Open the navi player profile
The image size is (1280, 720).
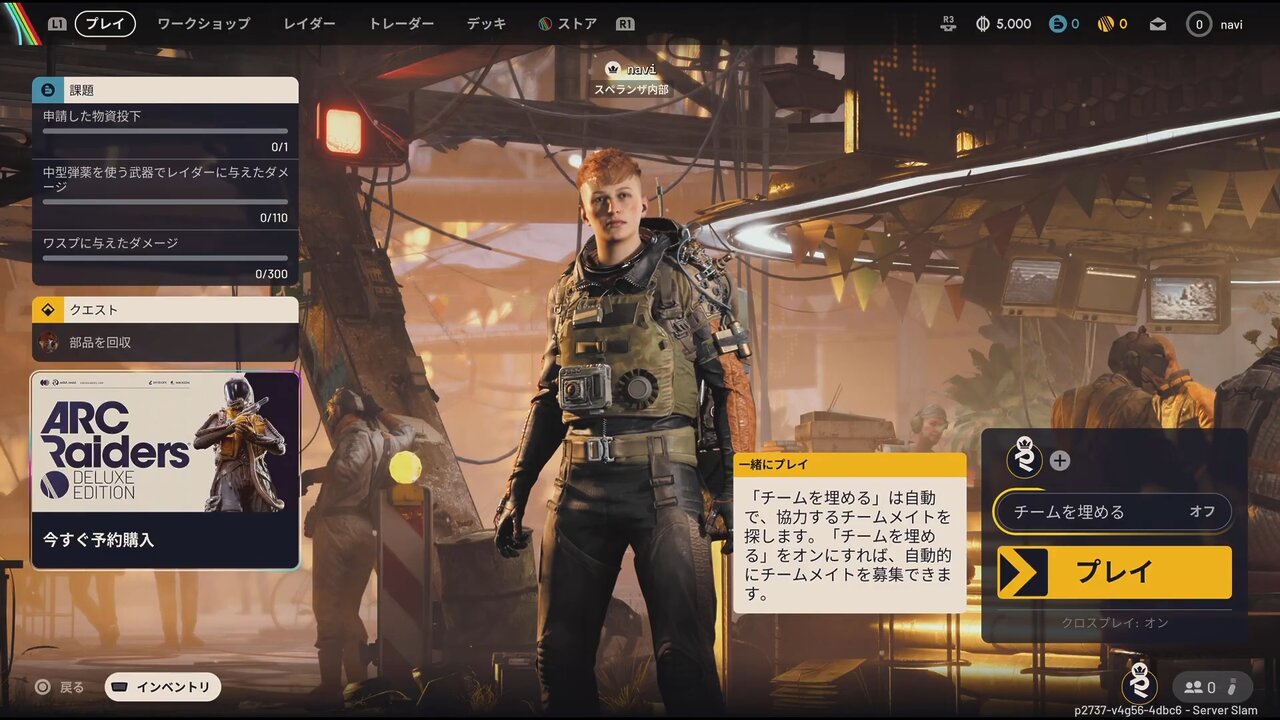(1215, 24)
